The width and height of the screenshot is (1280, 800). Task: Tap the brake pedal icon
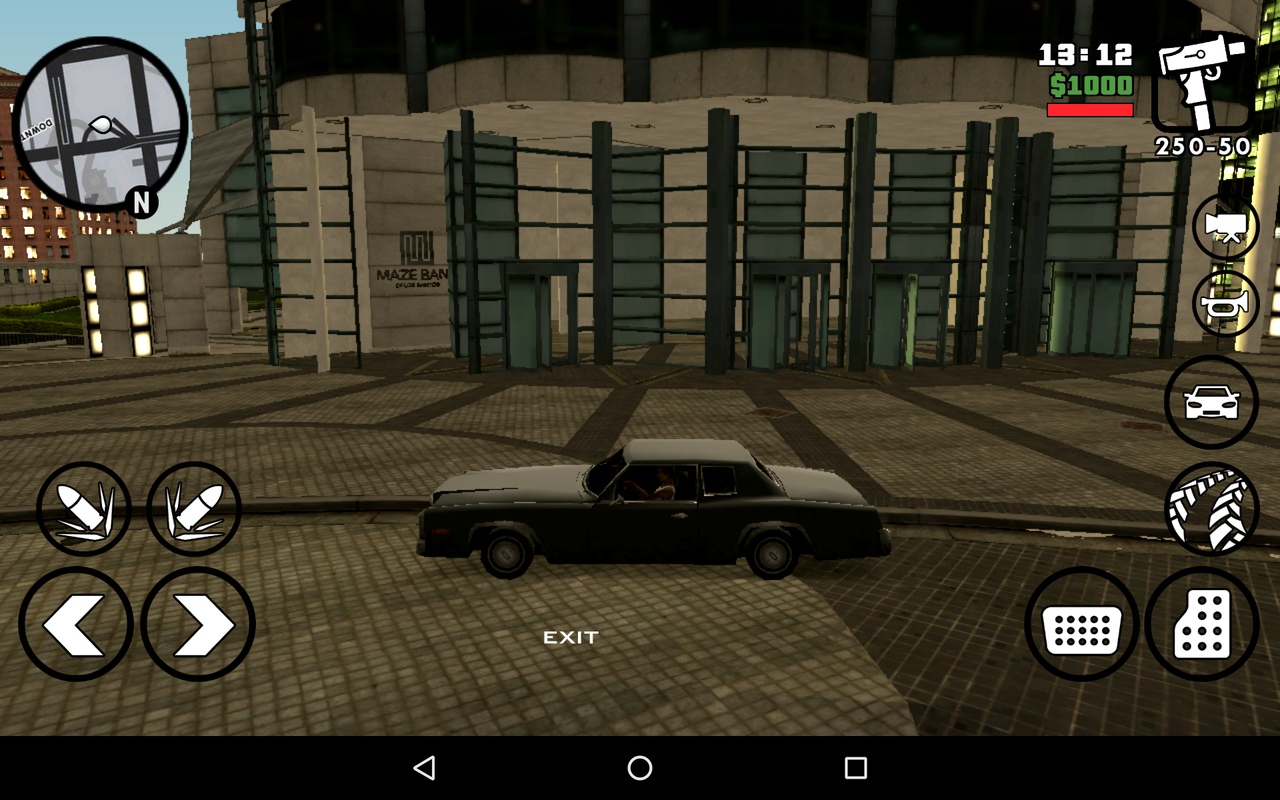[1083, 624]
